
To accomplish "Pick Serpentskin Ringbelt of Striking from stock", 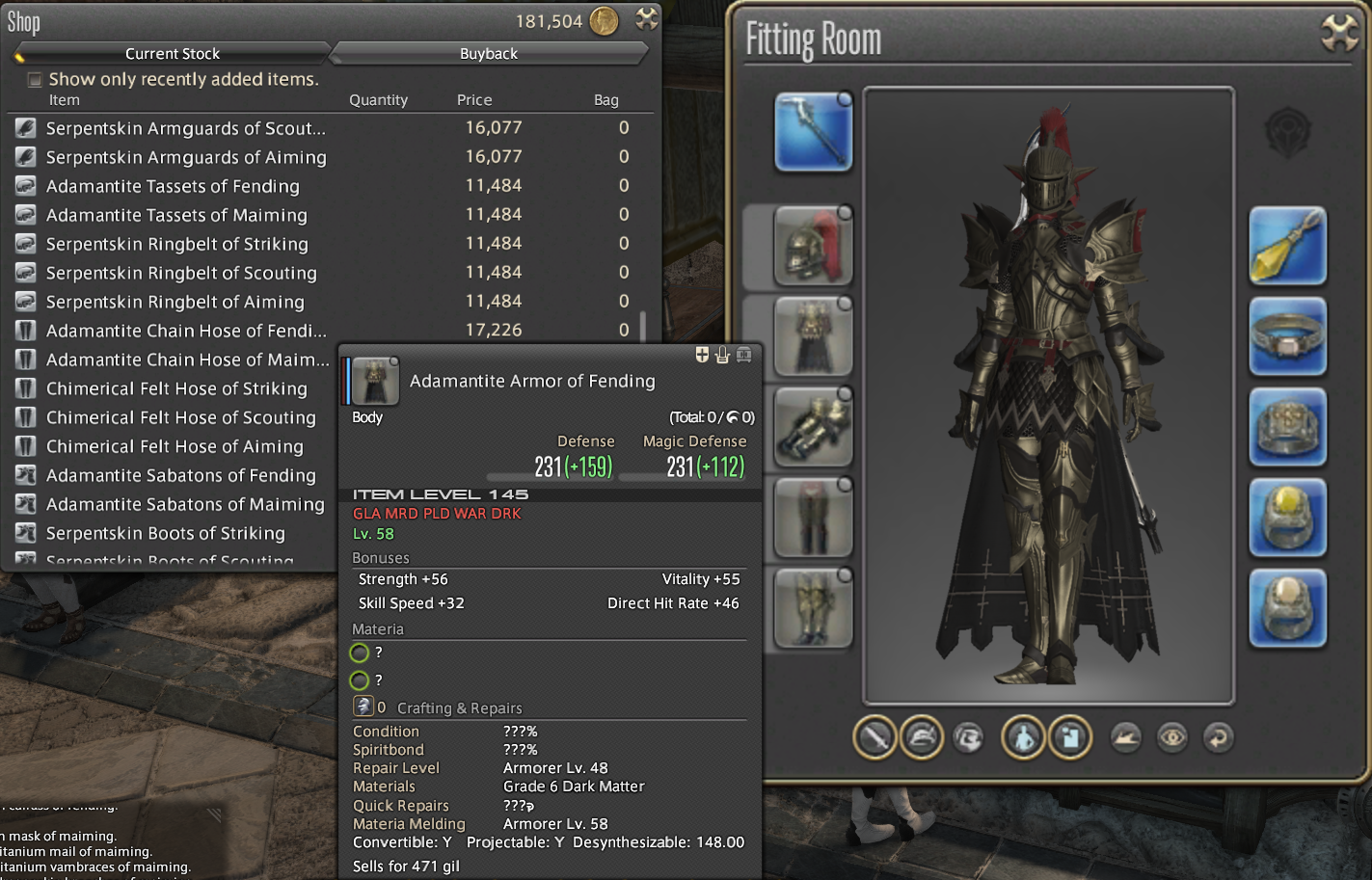I will click(x=177, y=244).
